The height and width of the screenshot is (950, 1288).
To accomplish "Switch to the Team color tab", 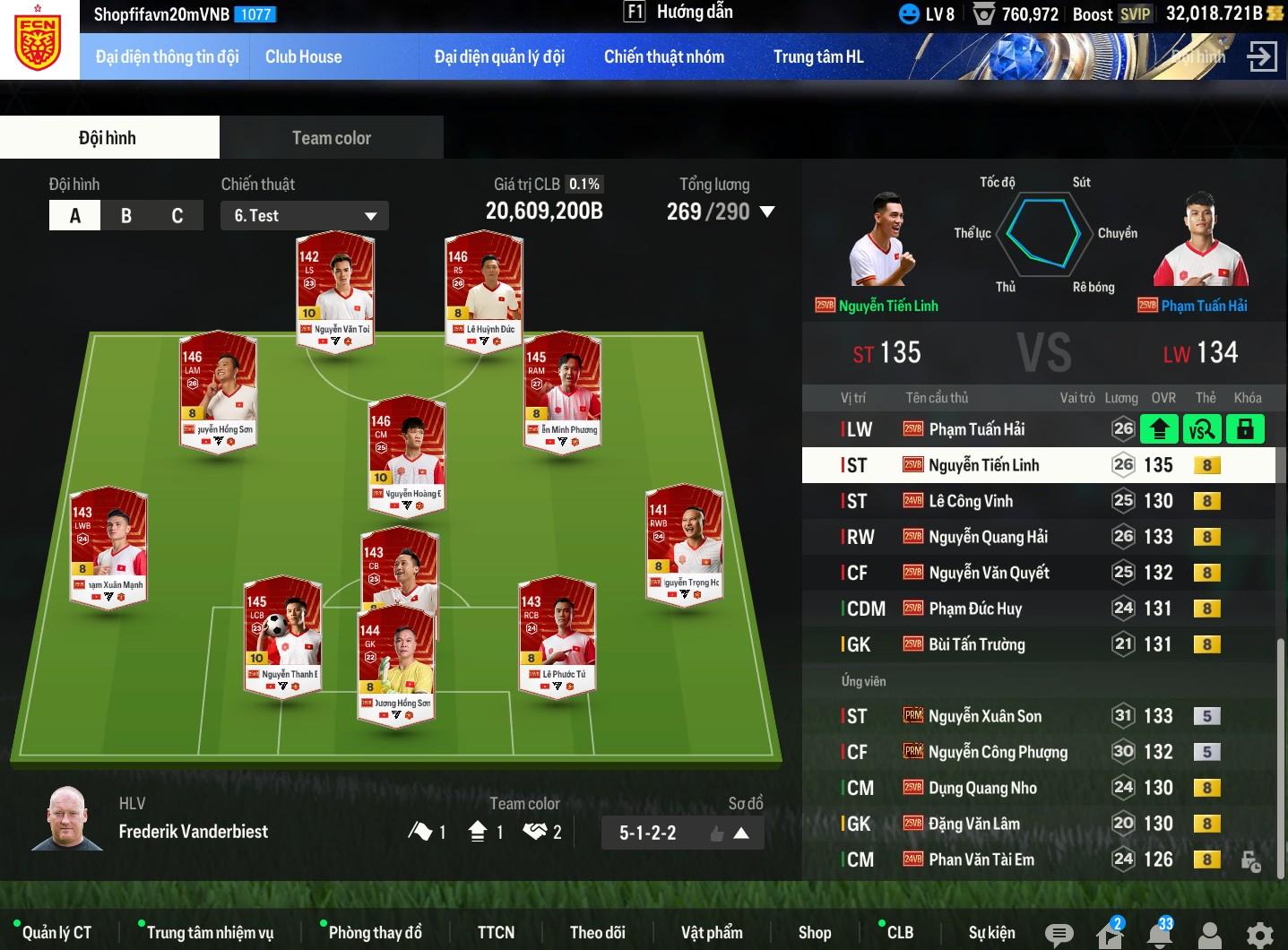I will click(x=331, y=138).
